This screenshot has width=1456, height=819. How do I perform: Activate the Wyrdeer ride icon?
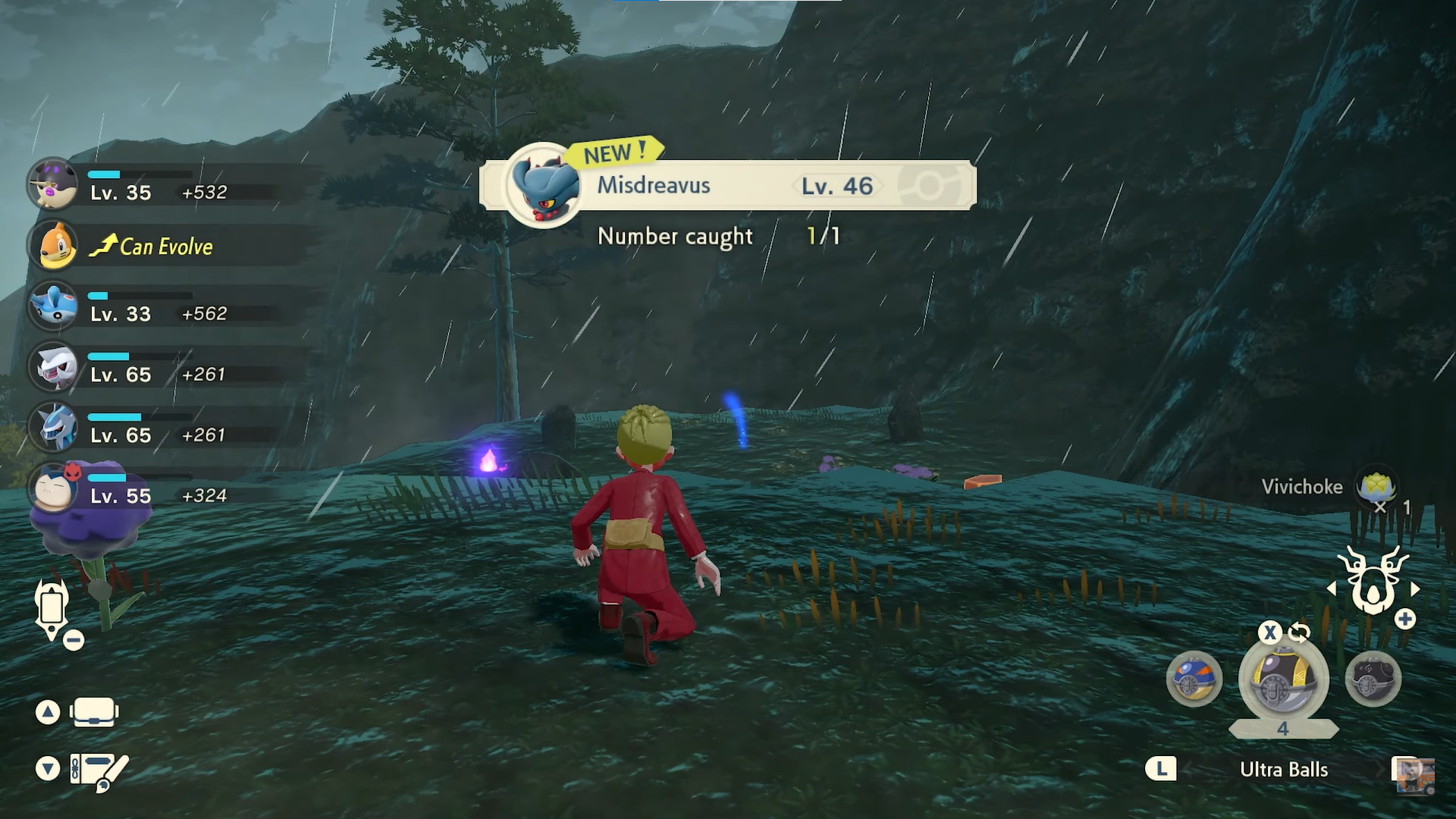click(x=1373, y=582)
